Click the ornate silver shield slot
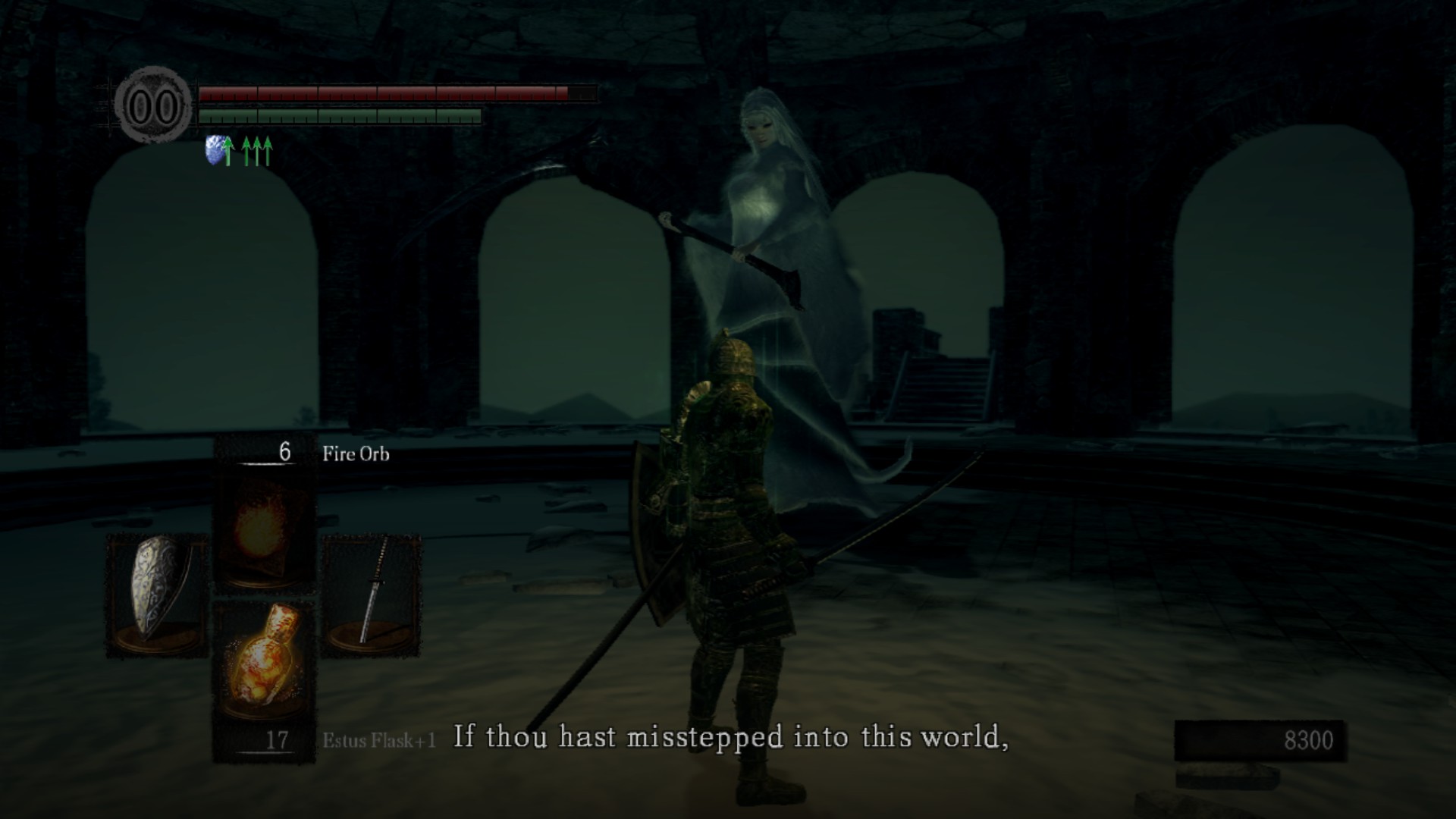This screenshot has width=1456, height=819. click(x=157, y=594)
